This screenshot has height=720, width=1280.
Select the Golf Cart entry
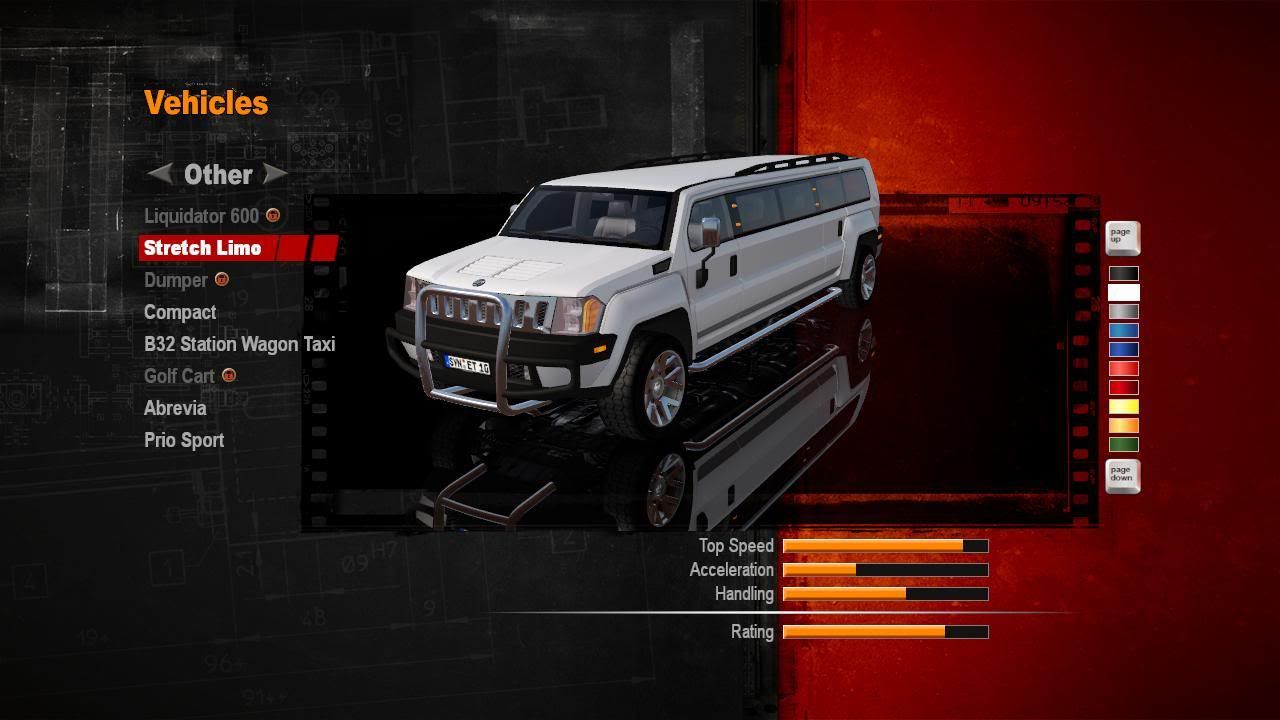(x=179, y=376)
